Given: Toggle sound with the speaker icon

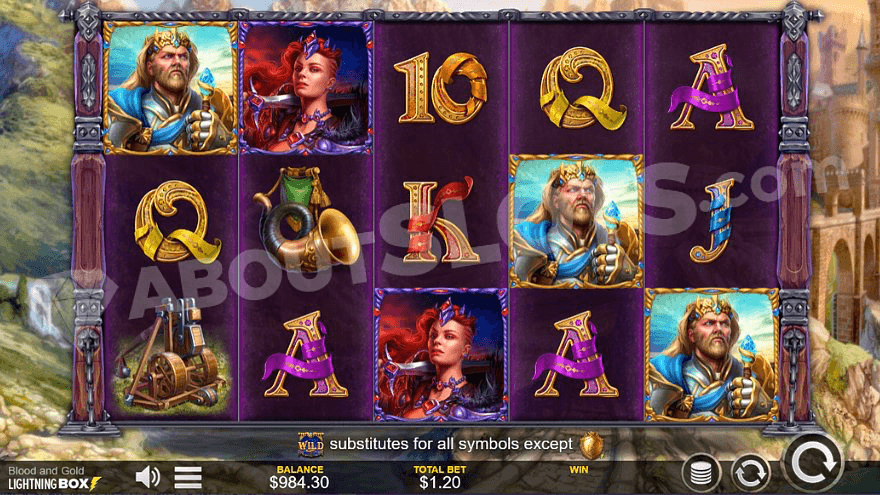Looking at the screenshot, I should [148, 476].
